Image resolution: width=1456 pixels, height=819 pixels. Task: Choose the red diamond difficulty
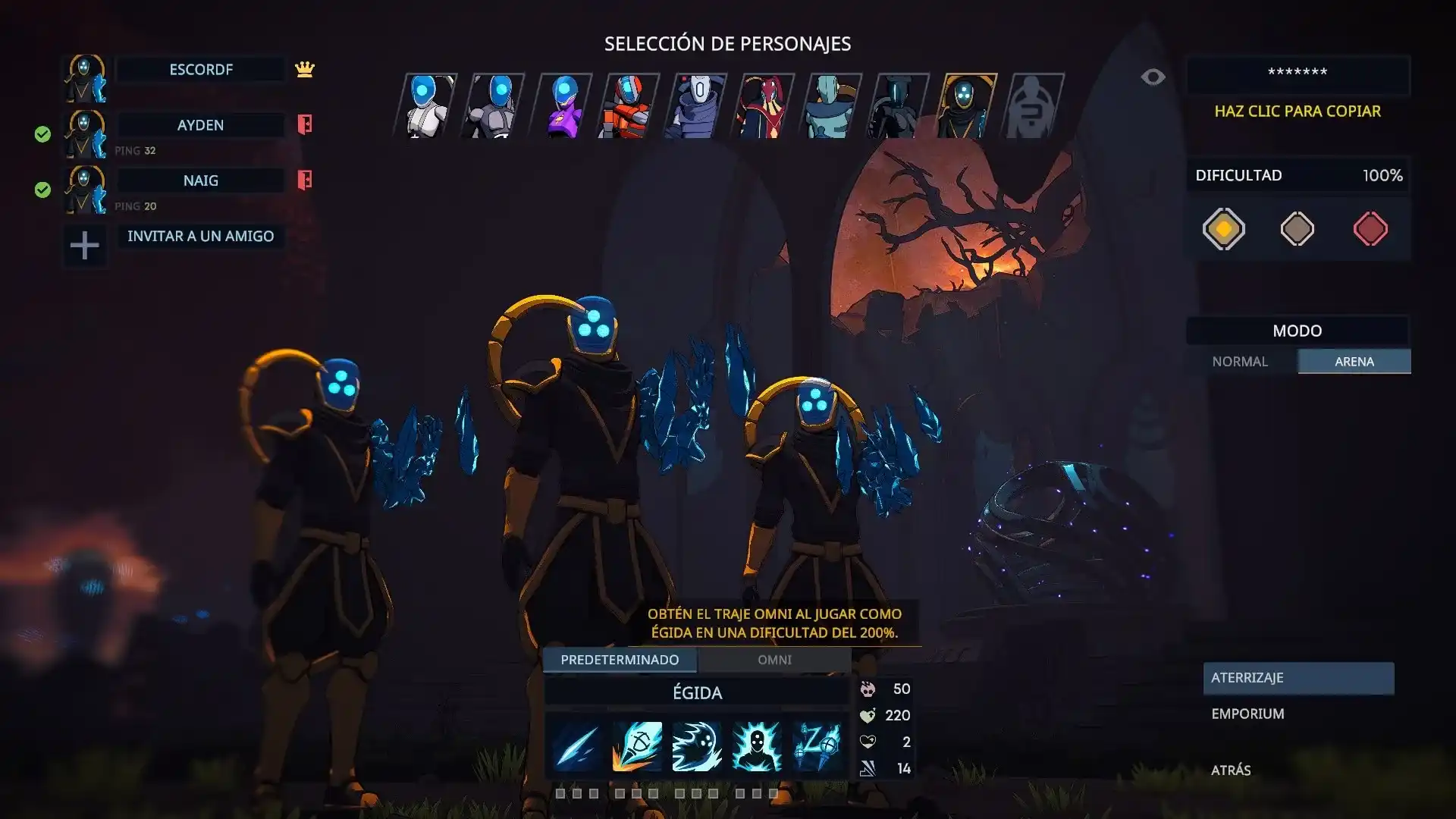click(1370, 229)
